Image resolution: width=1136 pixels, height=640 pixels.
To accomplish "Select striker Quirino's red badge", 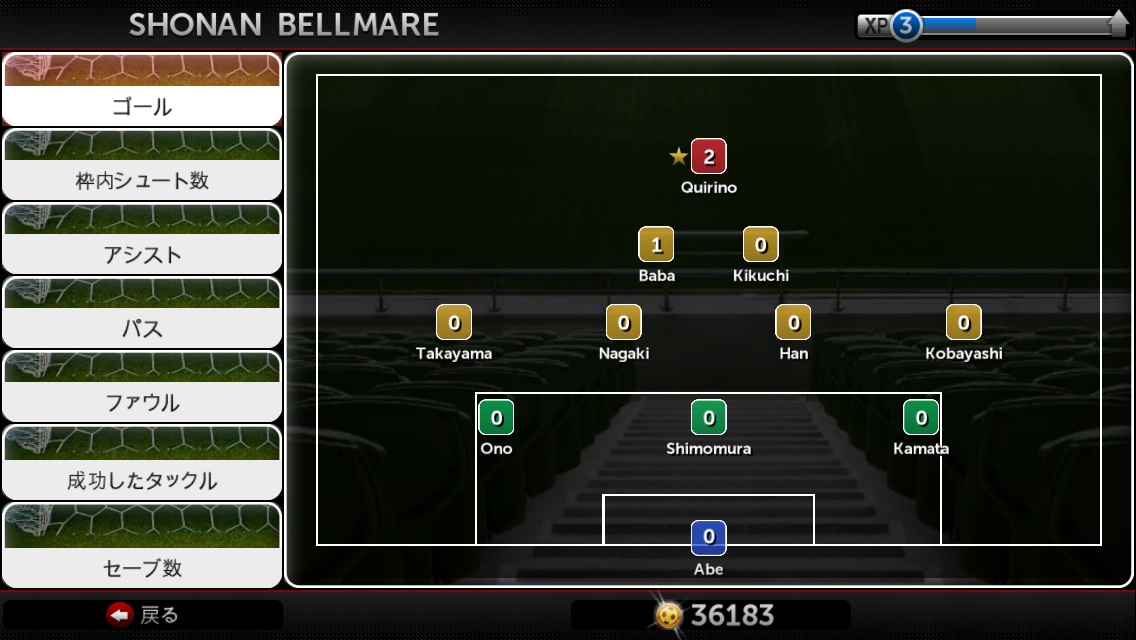I will 708,157.
